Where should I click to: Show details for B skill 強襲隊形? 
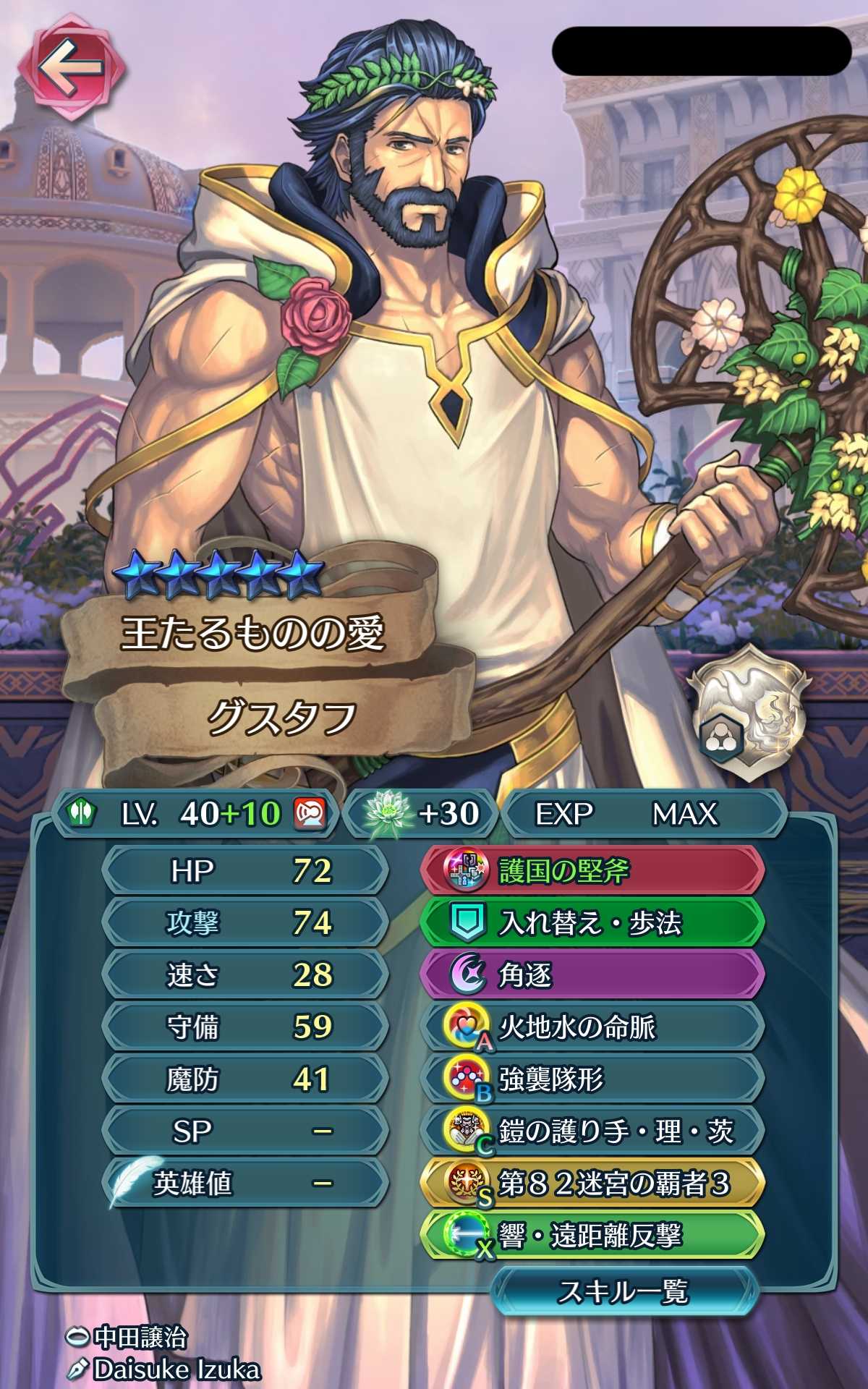tap(592, 1079)
